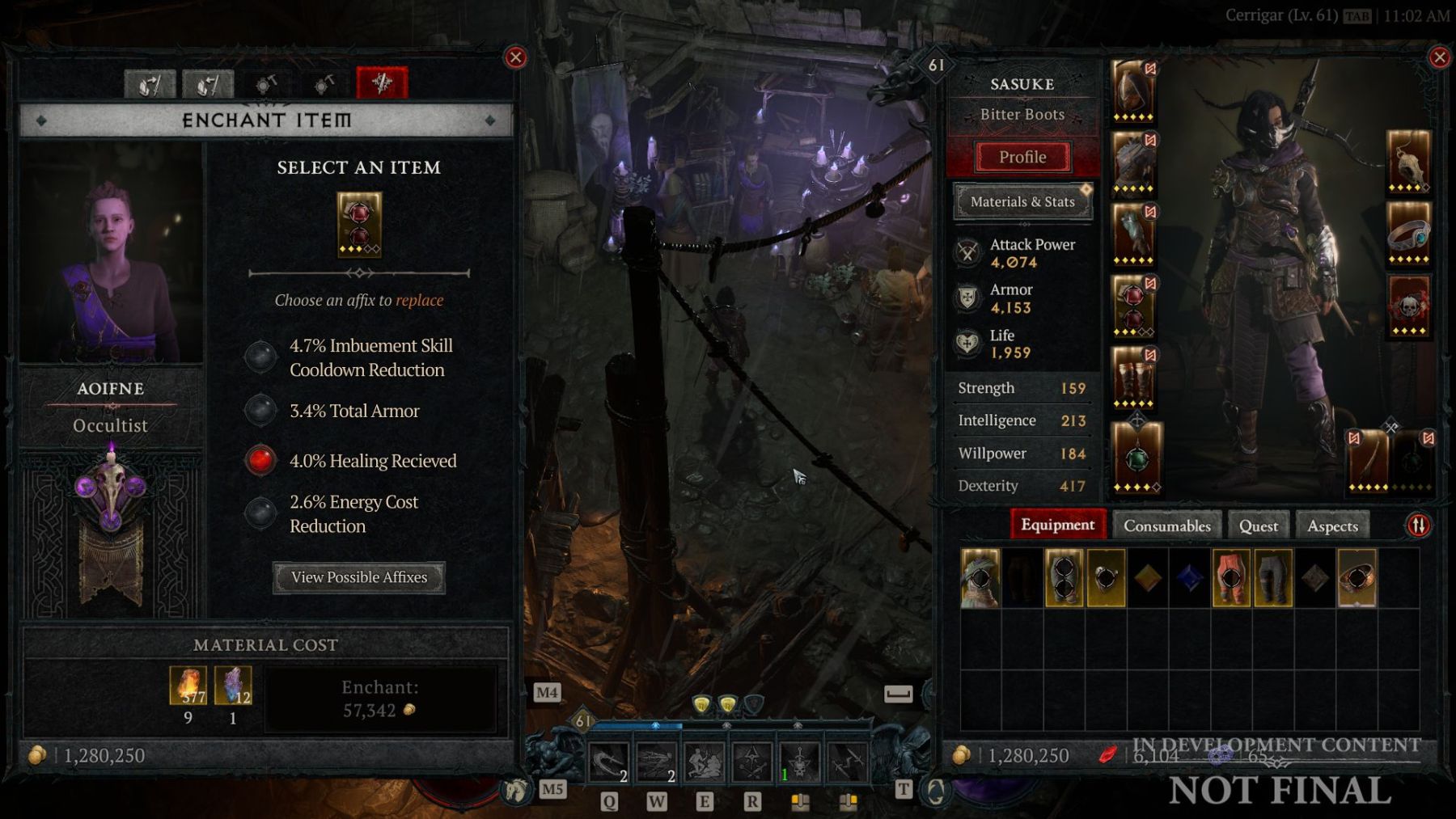
Task: Switch to the Quest tab
Action: pyautogui.click(x=1258, y=526)
